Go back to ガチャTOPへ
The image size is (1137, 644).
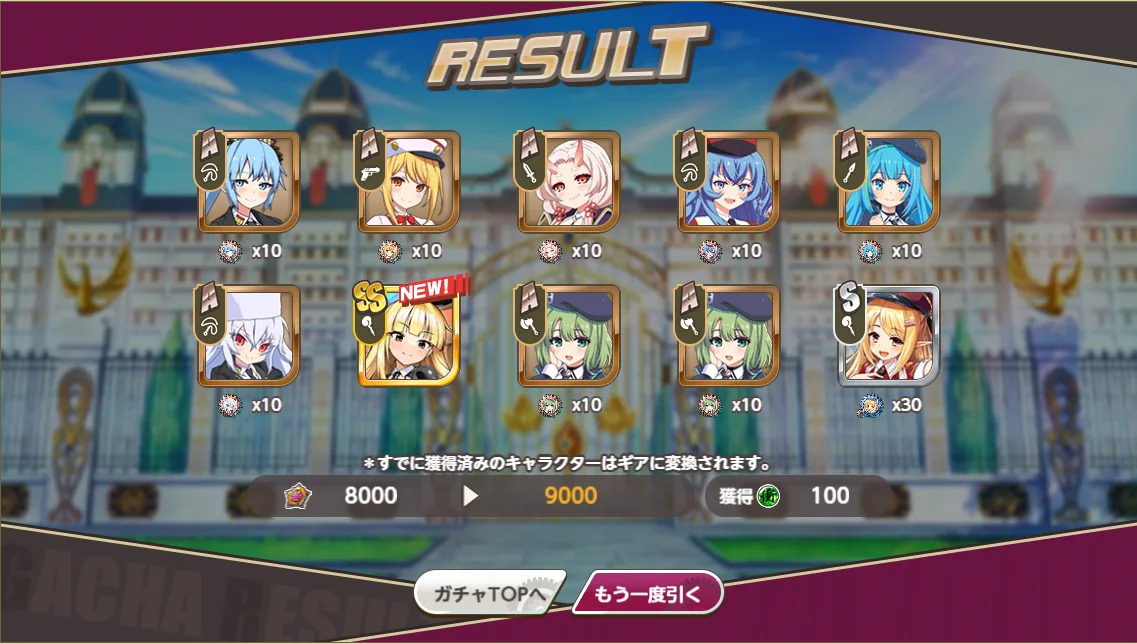click(x=489, y=594)
